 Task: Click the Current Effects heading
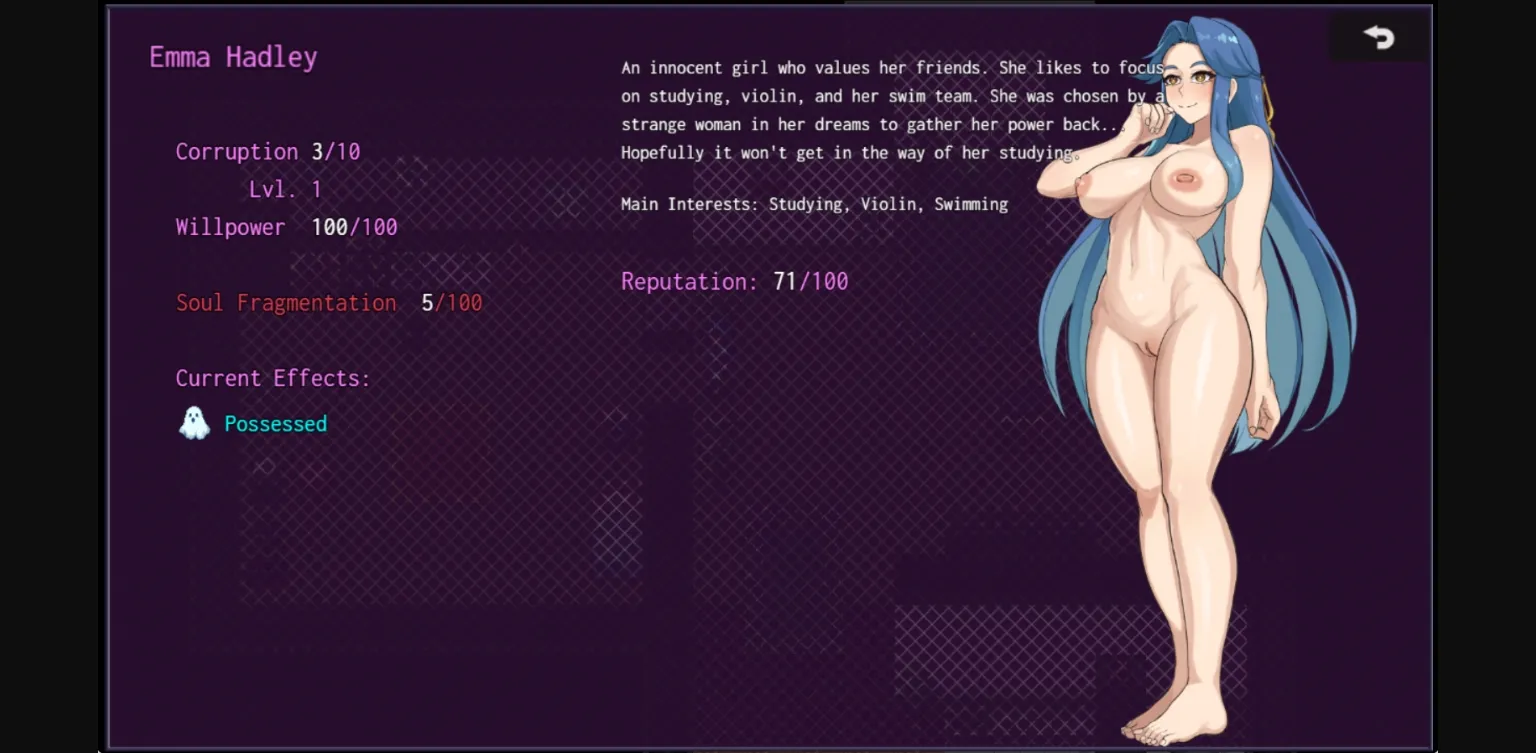(x=273, y=378)
